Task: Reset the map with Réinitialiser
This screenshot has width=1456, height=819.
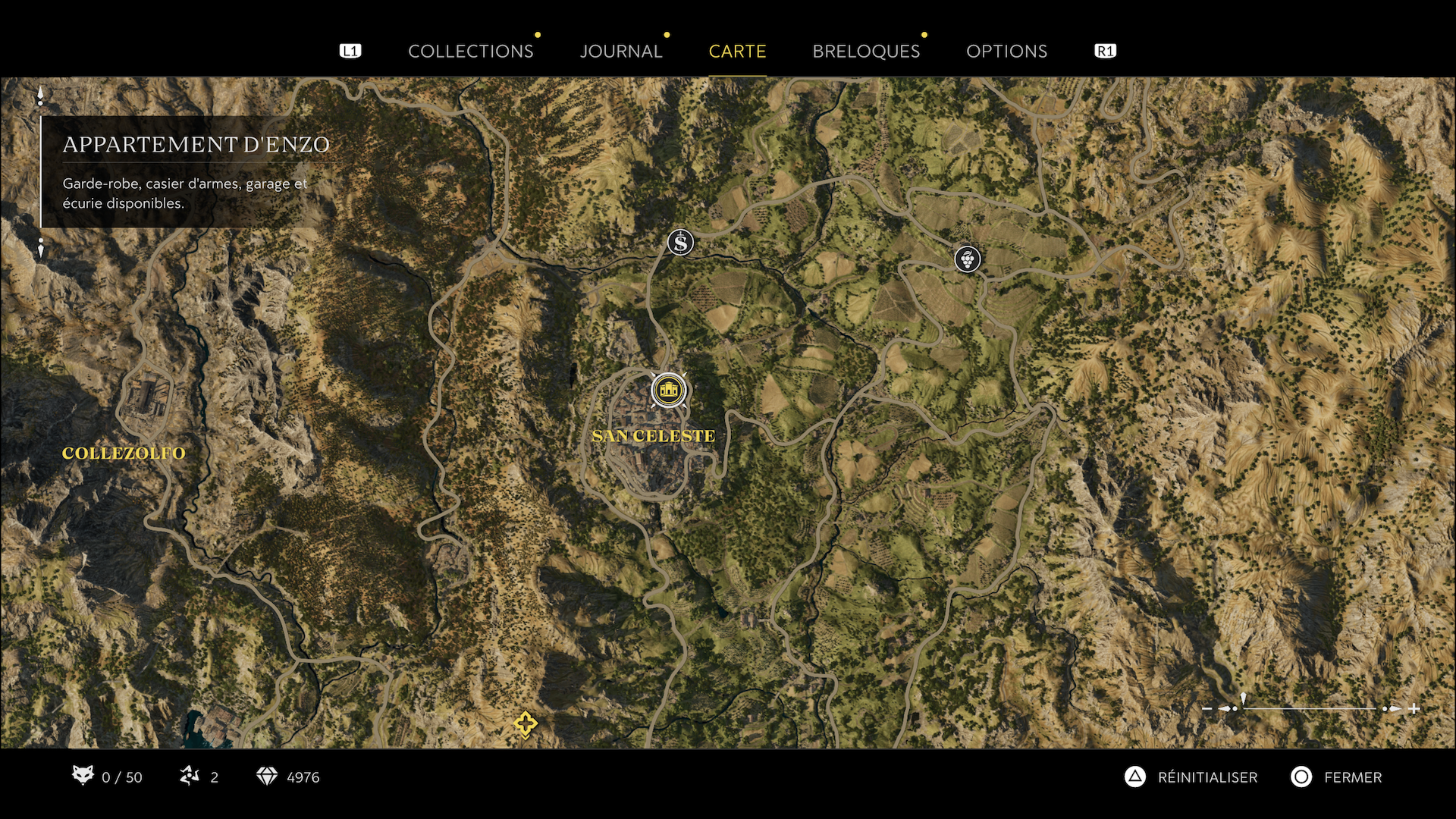Action: tap(1191, 777)
